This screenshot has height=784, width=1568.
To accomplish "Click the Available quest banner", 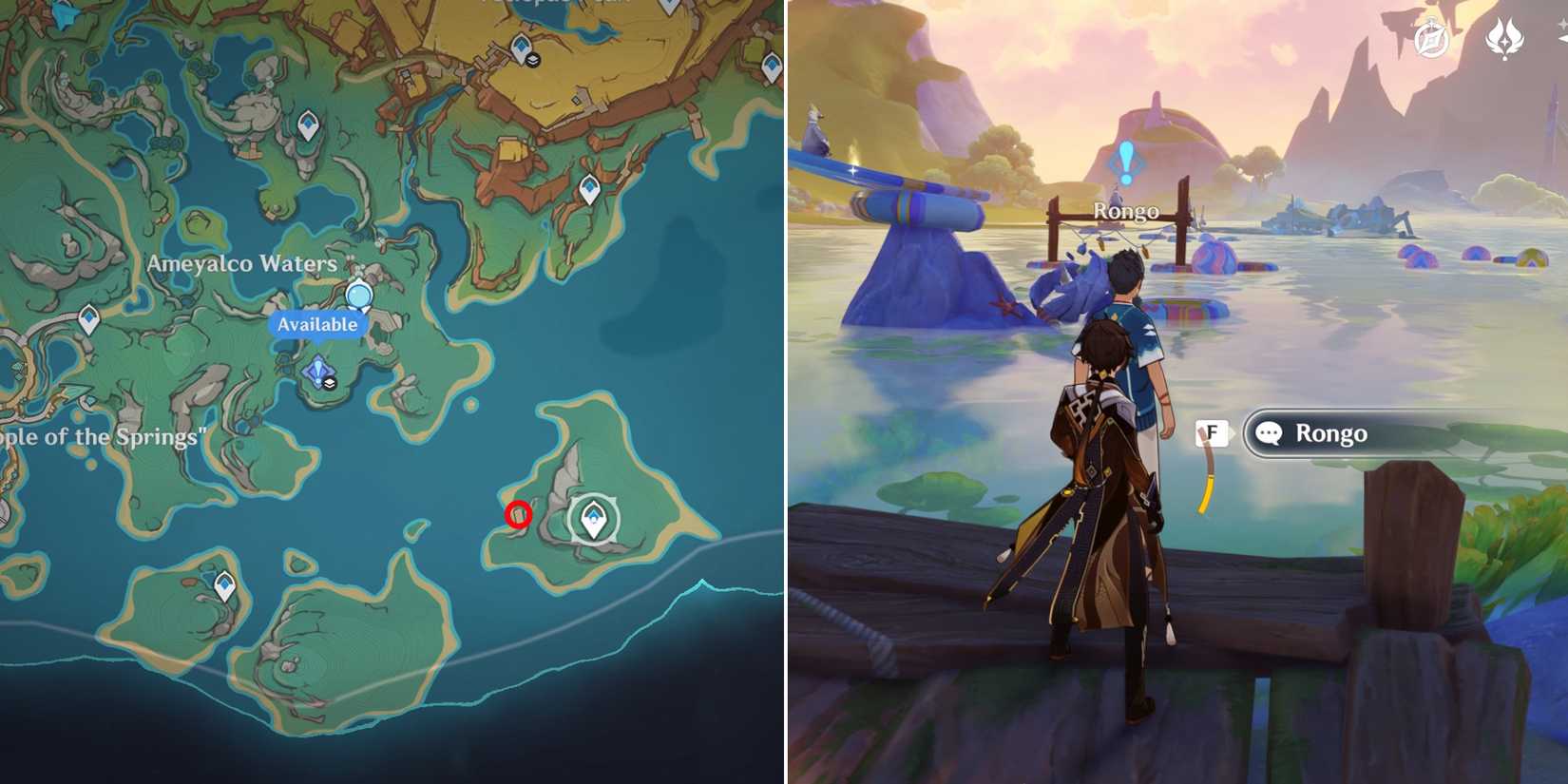I will coord(317,324).
